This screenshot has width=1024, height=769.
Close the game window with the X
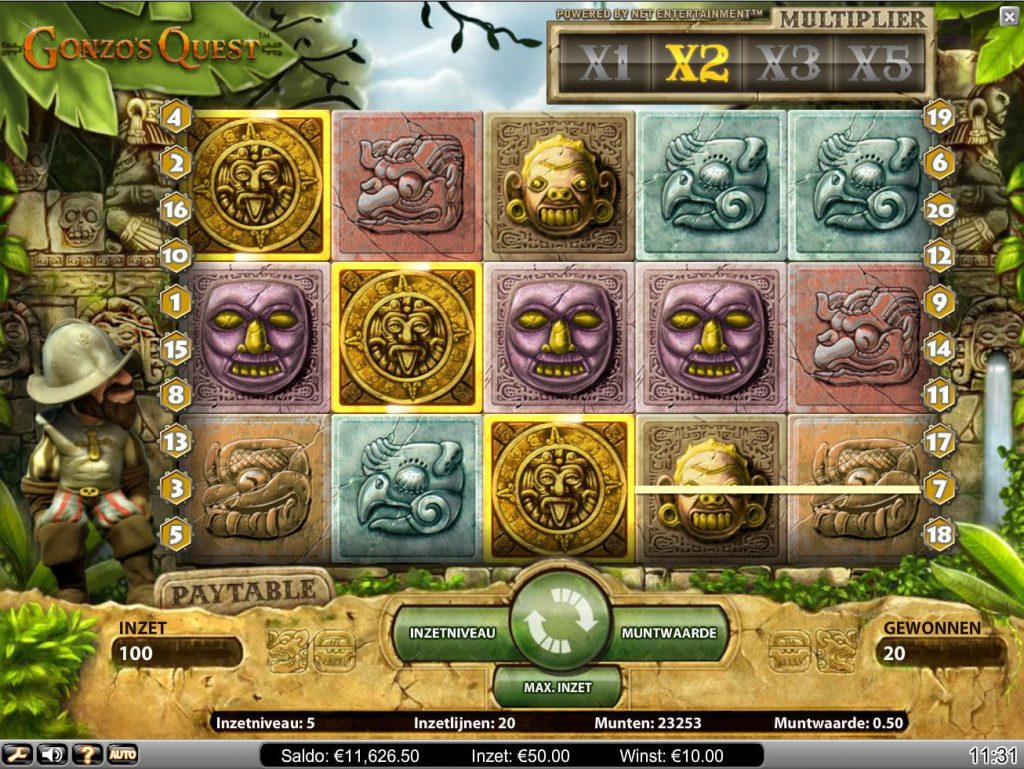coord(1007,17)
